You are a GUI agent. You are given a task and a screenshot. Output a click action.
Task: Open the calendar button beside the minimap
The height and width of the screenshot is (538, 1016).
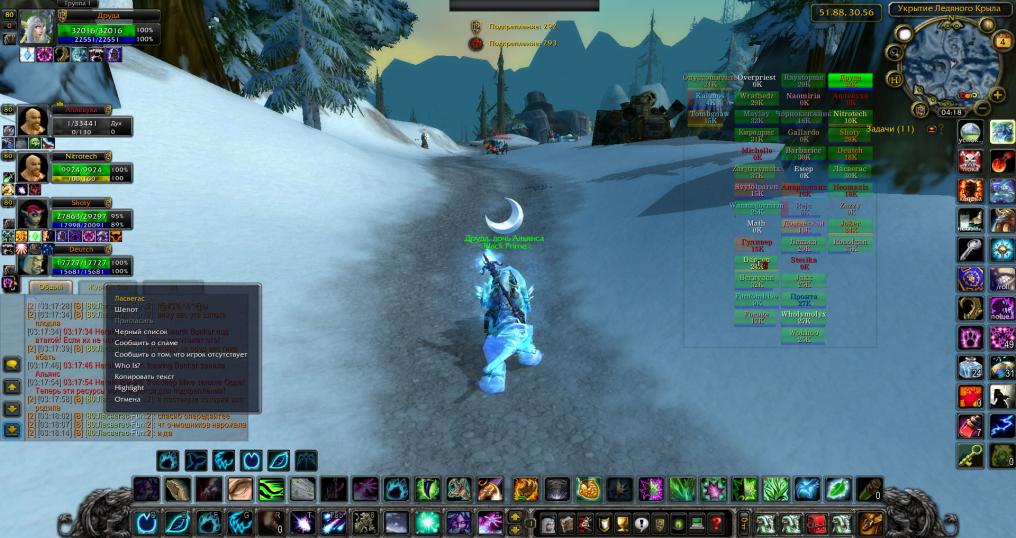(1003, 41)
